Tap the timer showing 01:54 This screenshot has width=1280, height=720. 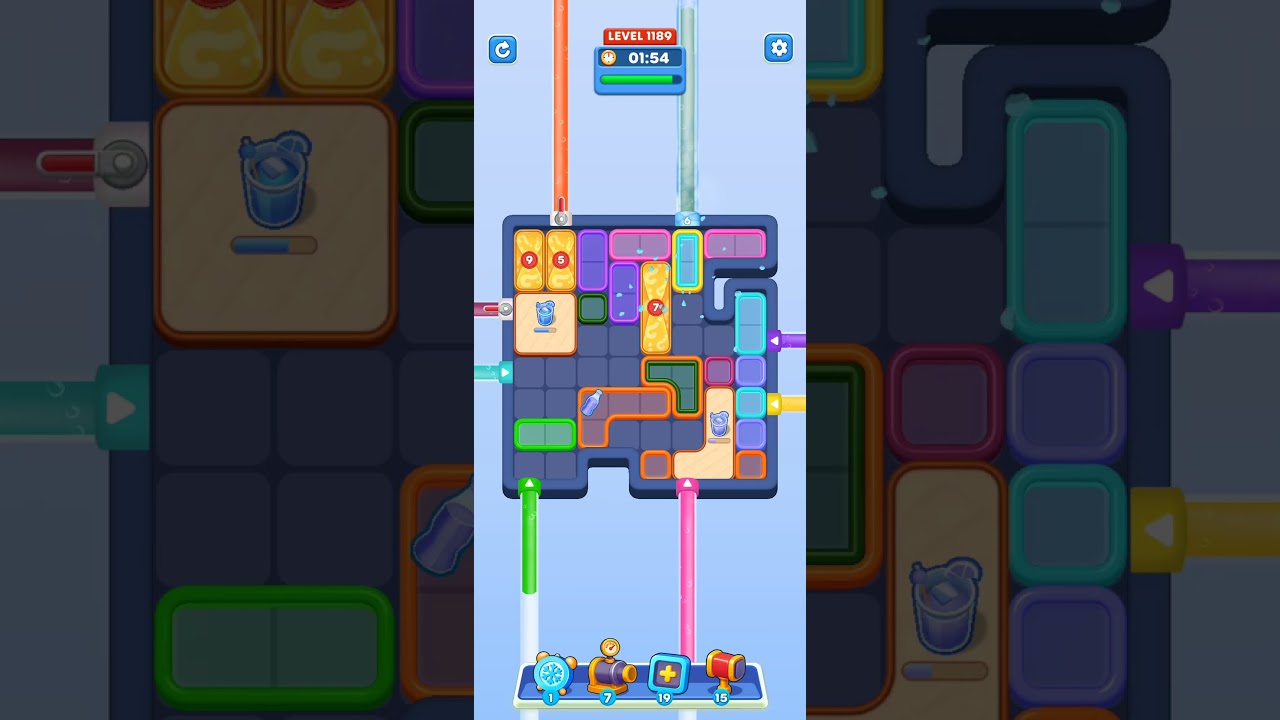(649, 58)
